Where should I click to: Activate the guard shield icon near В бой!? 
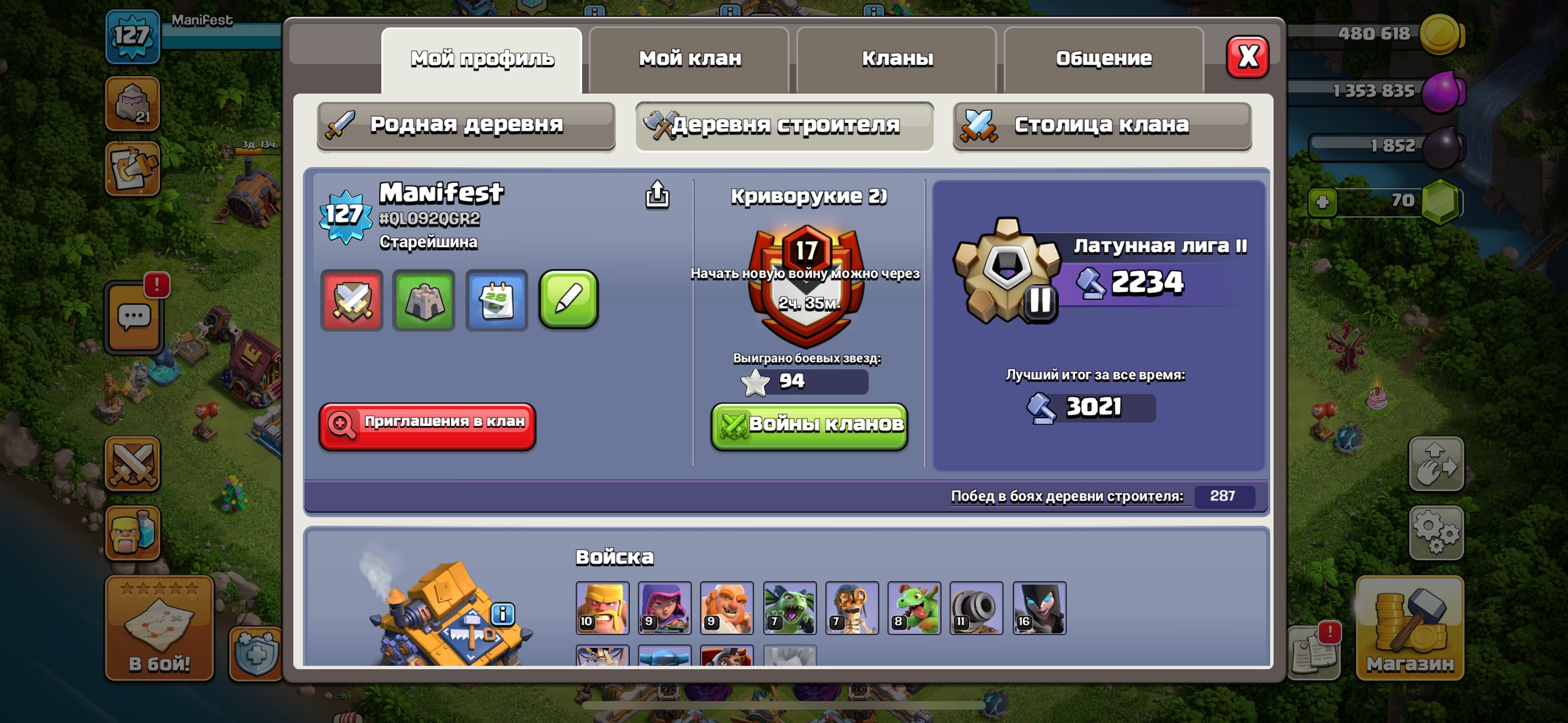point(256,653)
